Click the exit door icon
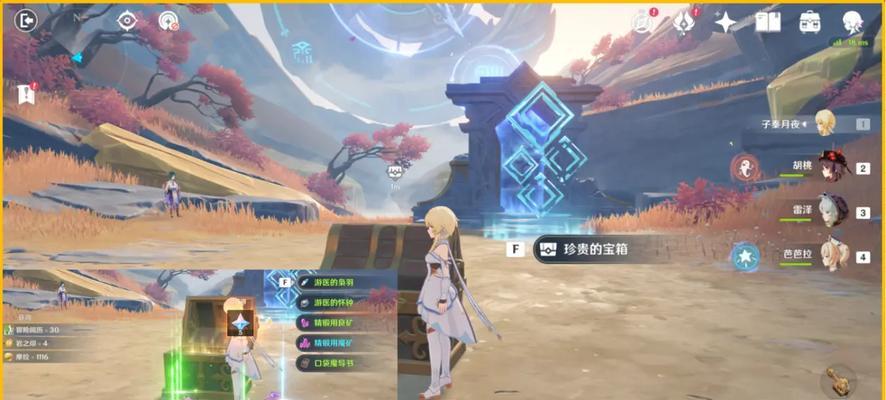The image size is (886, 400). coord(25,20)
